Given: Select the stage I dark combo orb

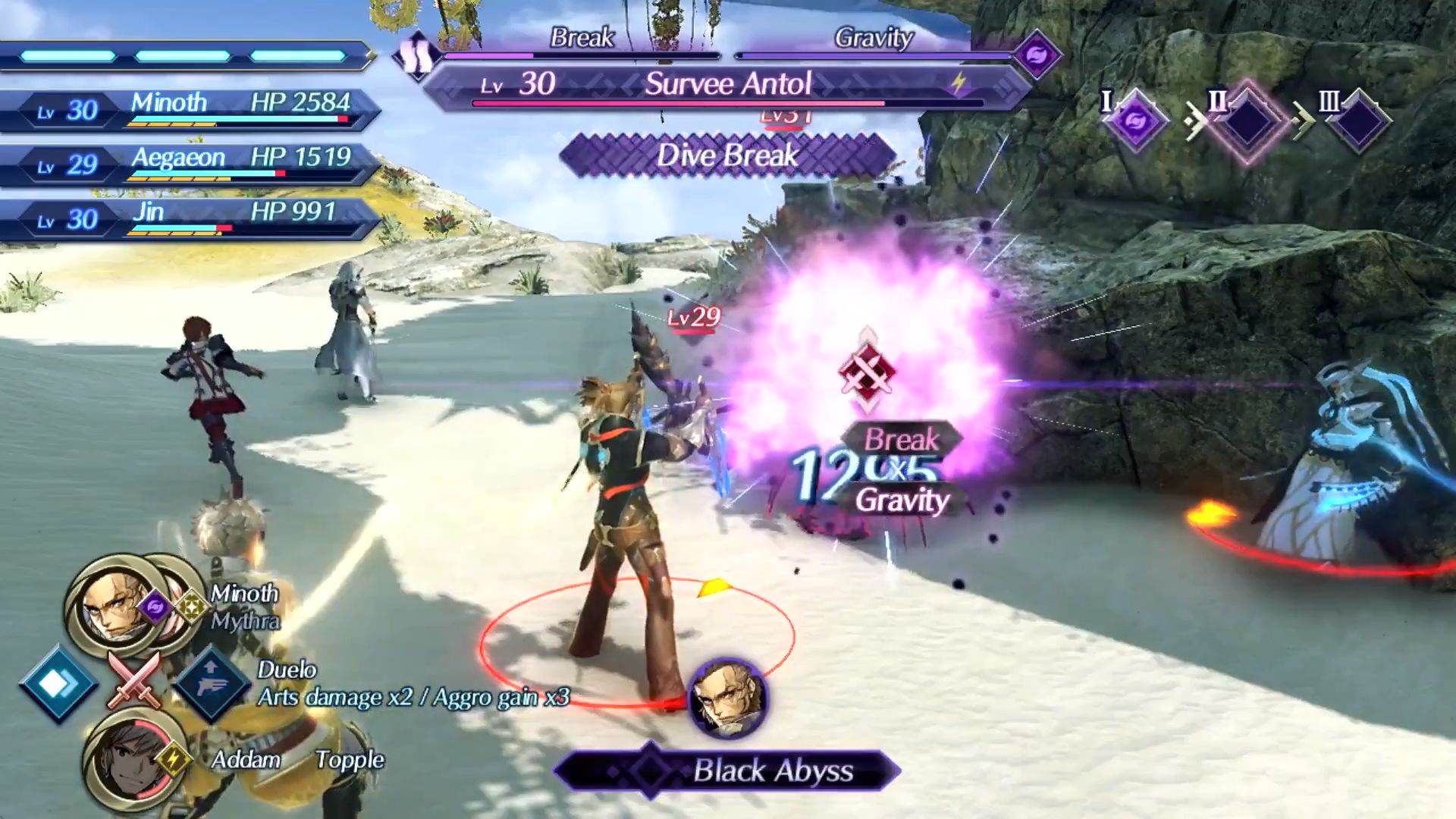Looking at the screenshot, I should 1135,121.
